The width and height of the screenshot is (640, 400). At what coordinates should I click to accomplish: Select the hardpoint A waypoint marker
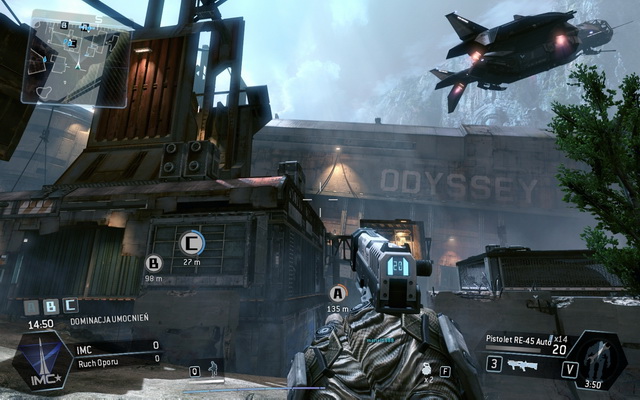click(338, 293)
